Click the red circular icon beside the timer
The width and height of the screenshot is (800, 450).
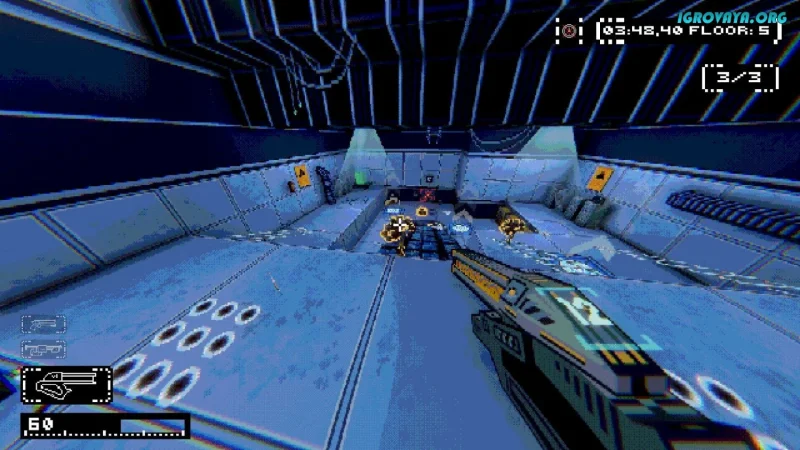(569, 31)
